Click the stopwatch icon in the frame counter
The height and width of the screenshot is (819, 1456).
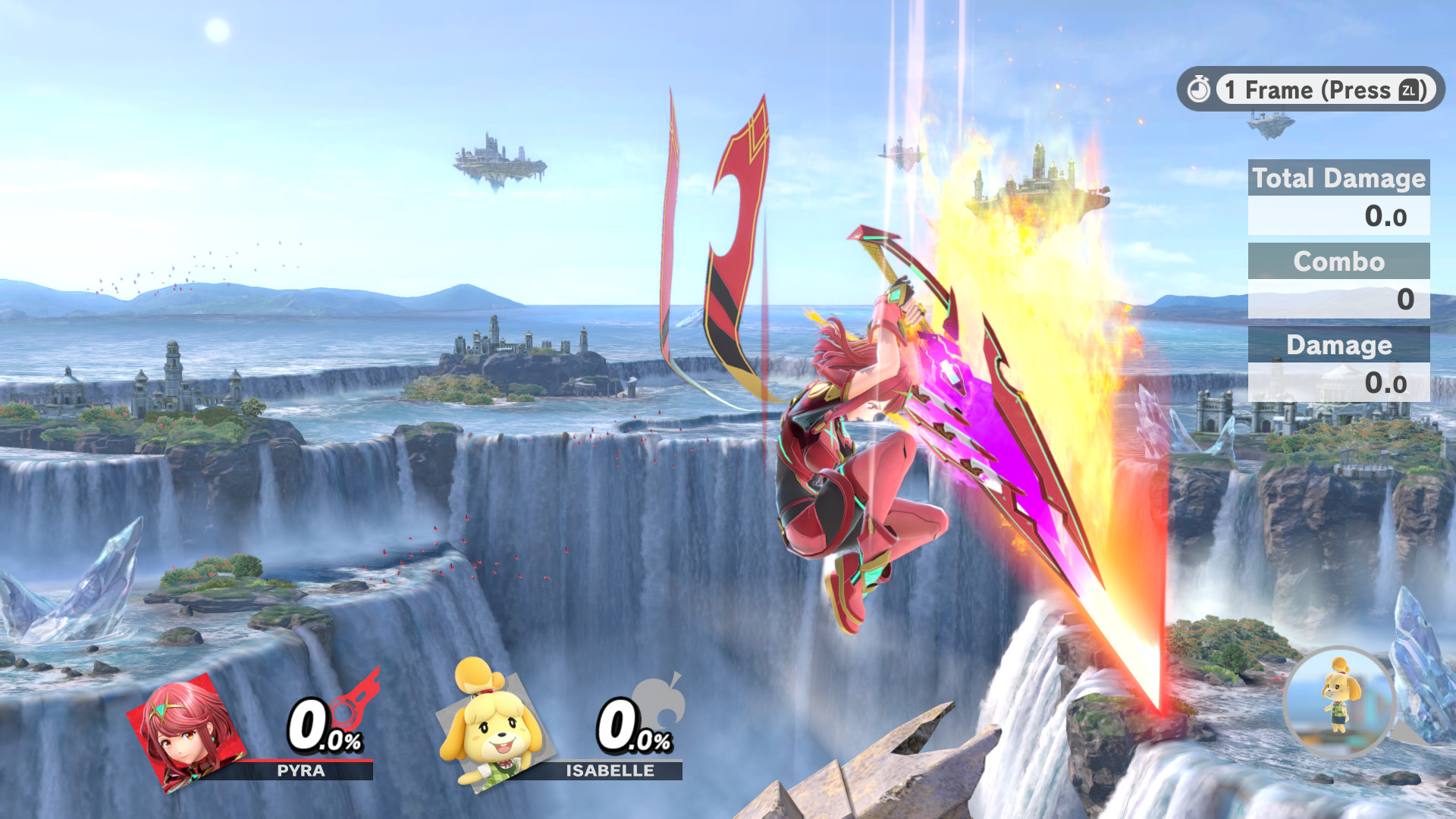[1200, 89]
